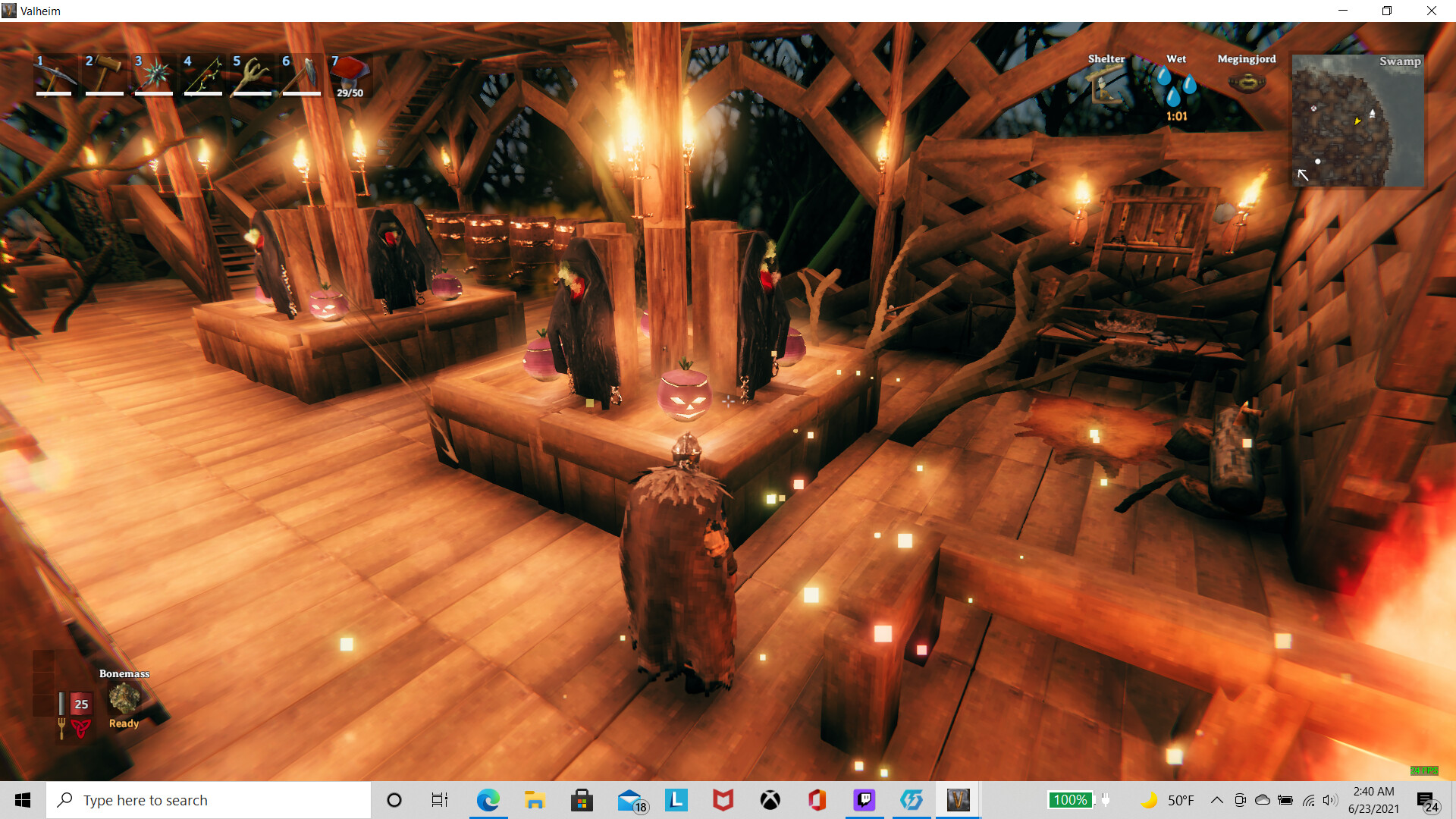
Task: Click the yellow player marker on the minimap
Action: (x=1360, y=119)
